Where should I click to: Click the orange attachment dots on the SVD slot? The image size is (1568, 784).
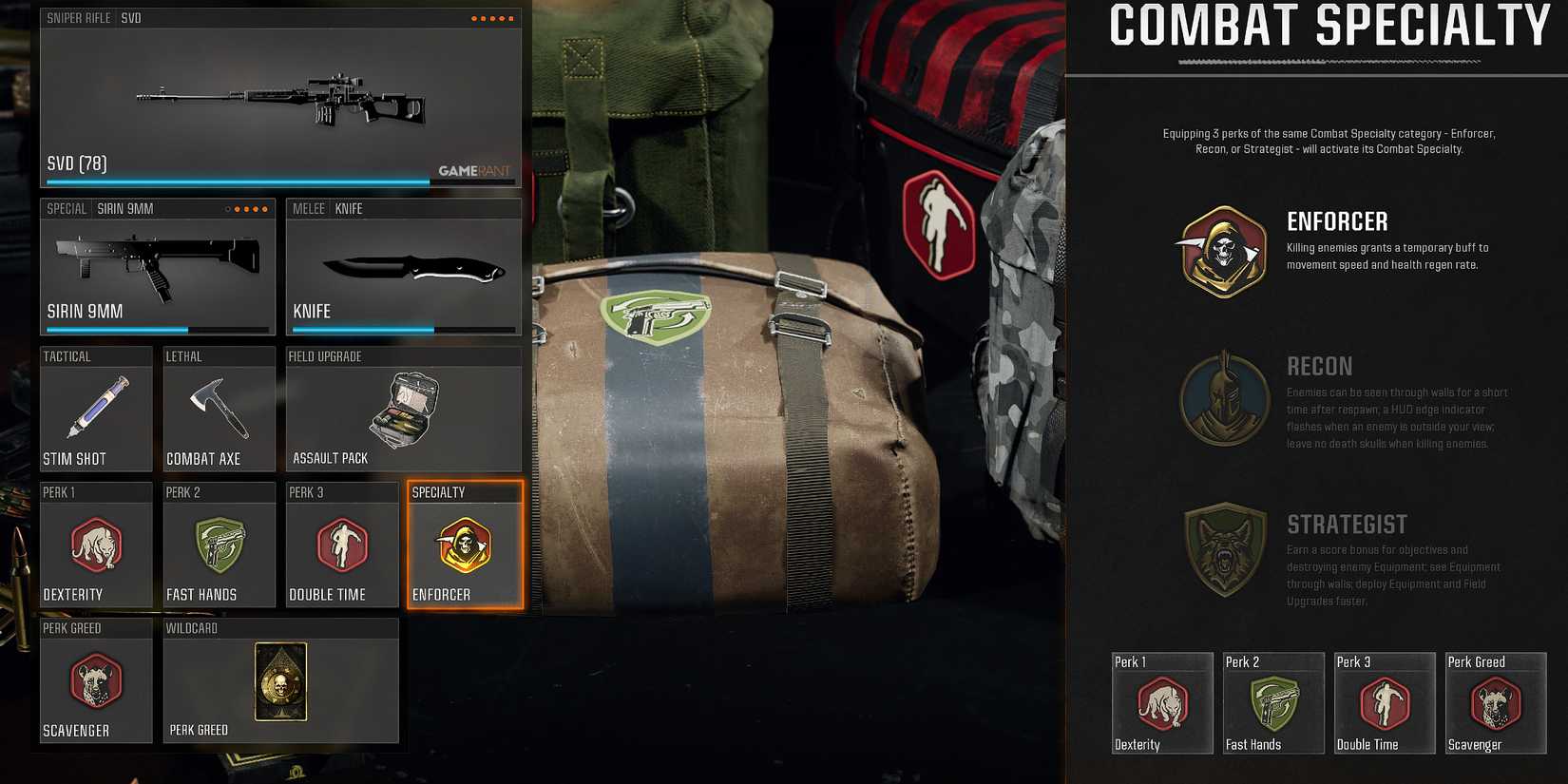click(491, 17)
